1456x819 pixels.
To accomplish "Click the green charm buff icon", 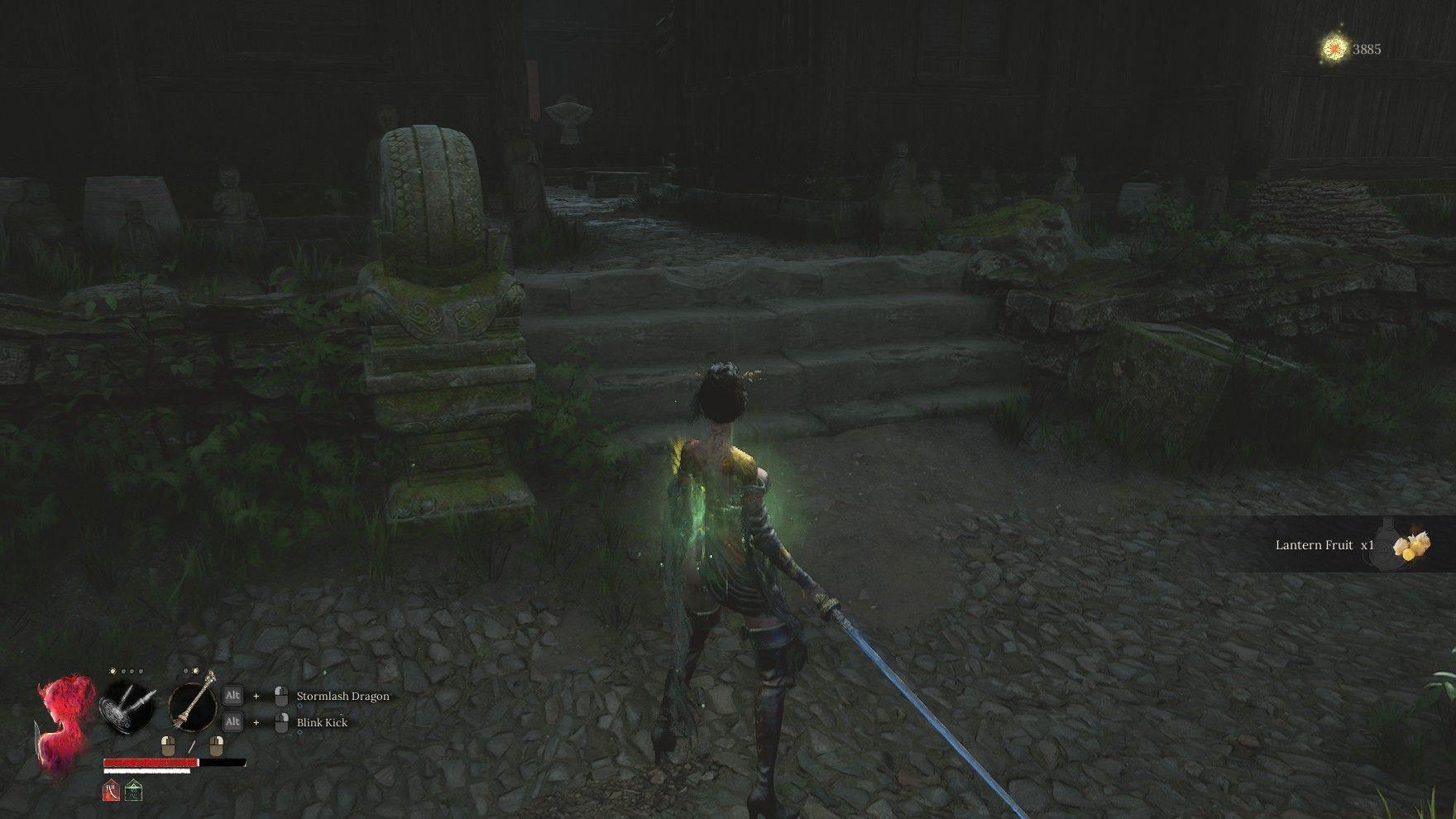I will click(x=133, y=789).
